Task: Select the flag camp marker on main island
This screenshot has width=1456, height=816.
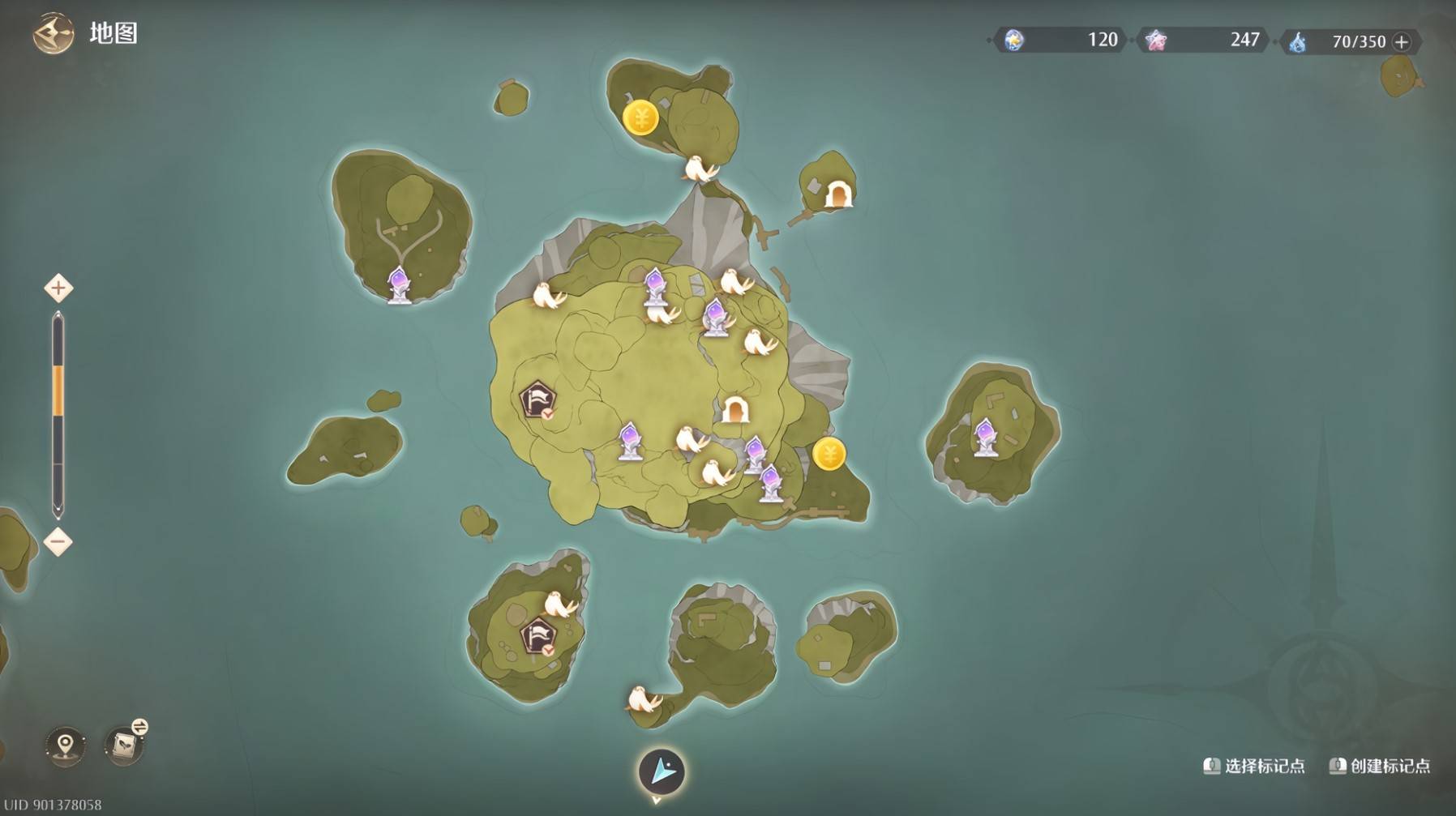Action: point(537,400)
